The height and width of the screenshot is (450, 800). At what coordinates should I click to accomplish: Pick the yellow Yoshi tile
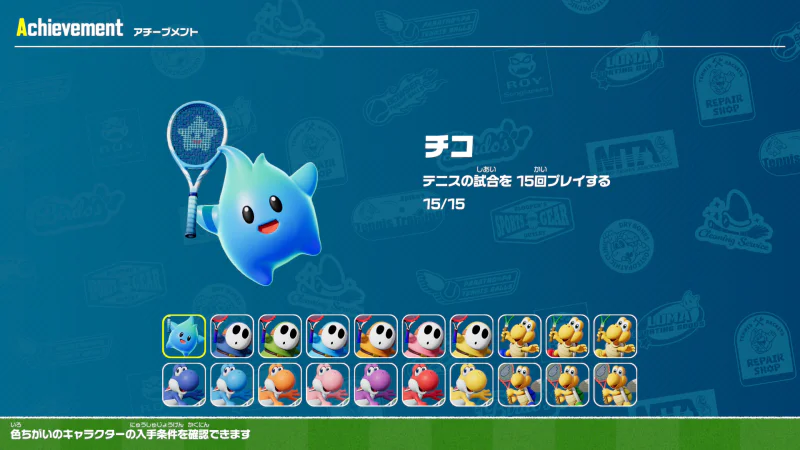(472, 384)
